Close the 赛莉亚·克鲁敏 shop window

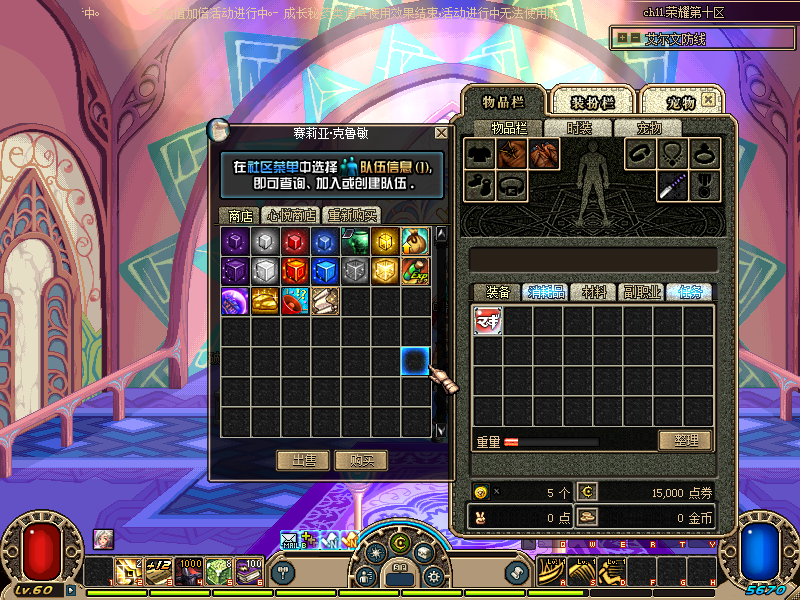[x=441, y=133]
